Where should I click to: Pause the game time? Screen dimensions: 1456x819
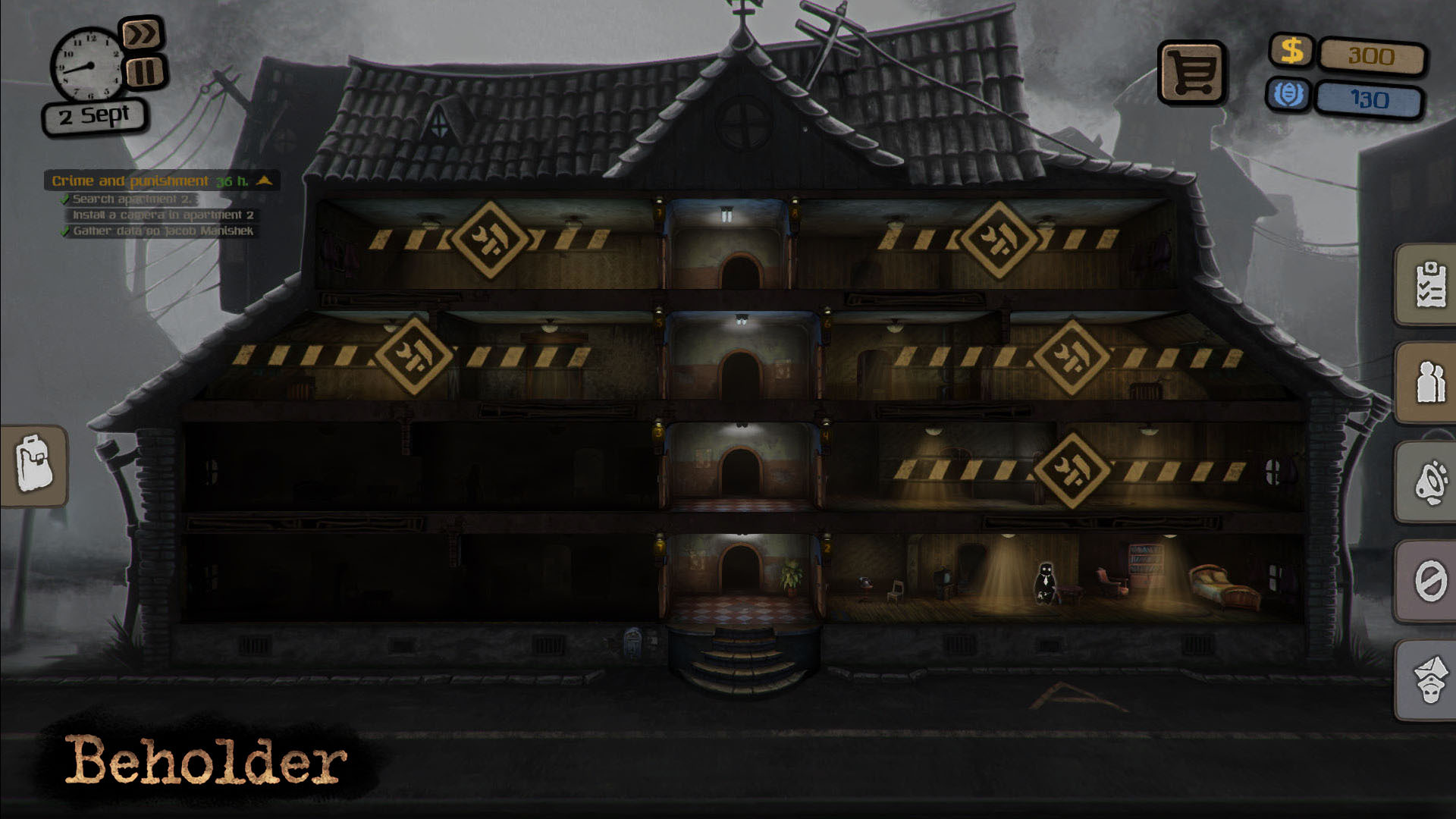144,71
